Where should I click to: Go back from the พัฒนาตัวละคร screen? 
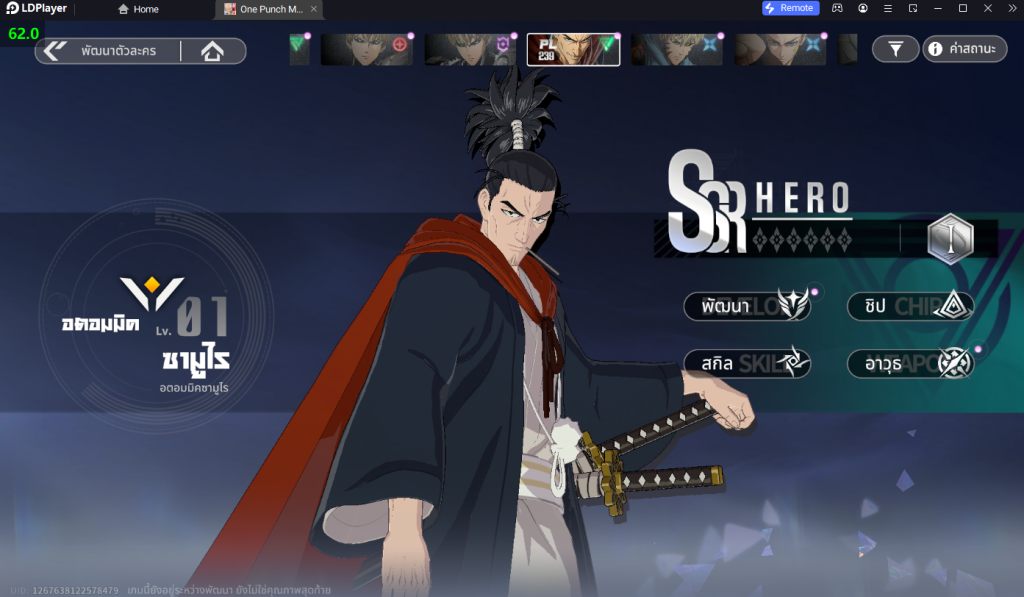[x=55, y=50]
